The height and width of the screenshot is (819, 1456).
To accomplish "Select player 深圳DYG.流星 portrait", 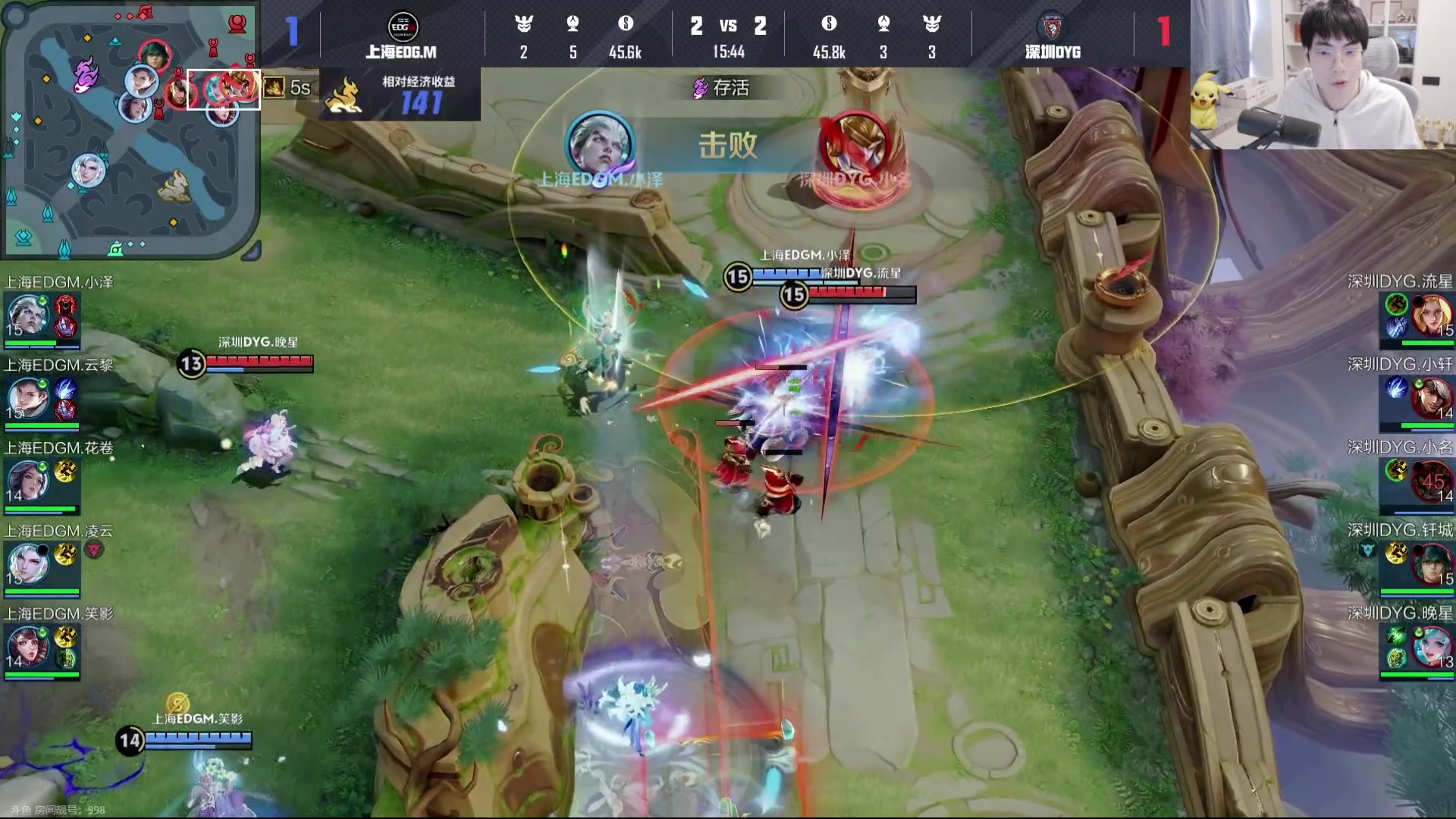I will [1432, 314].
